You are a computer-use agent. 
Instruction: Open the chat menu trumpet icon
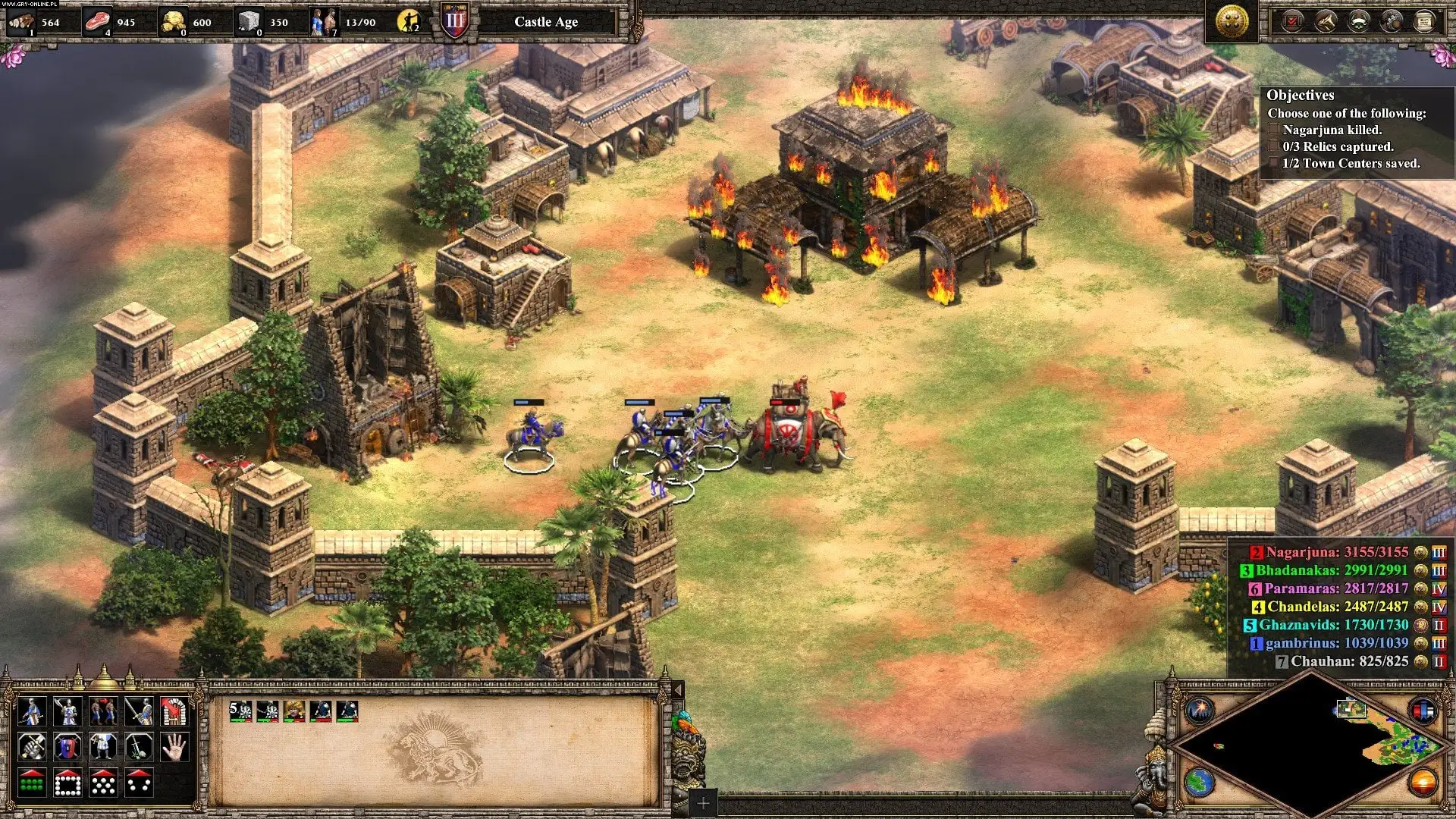point(1325,20)
